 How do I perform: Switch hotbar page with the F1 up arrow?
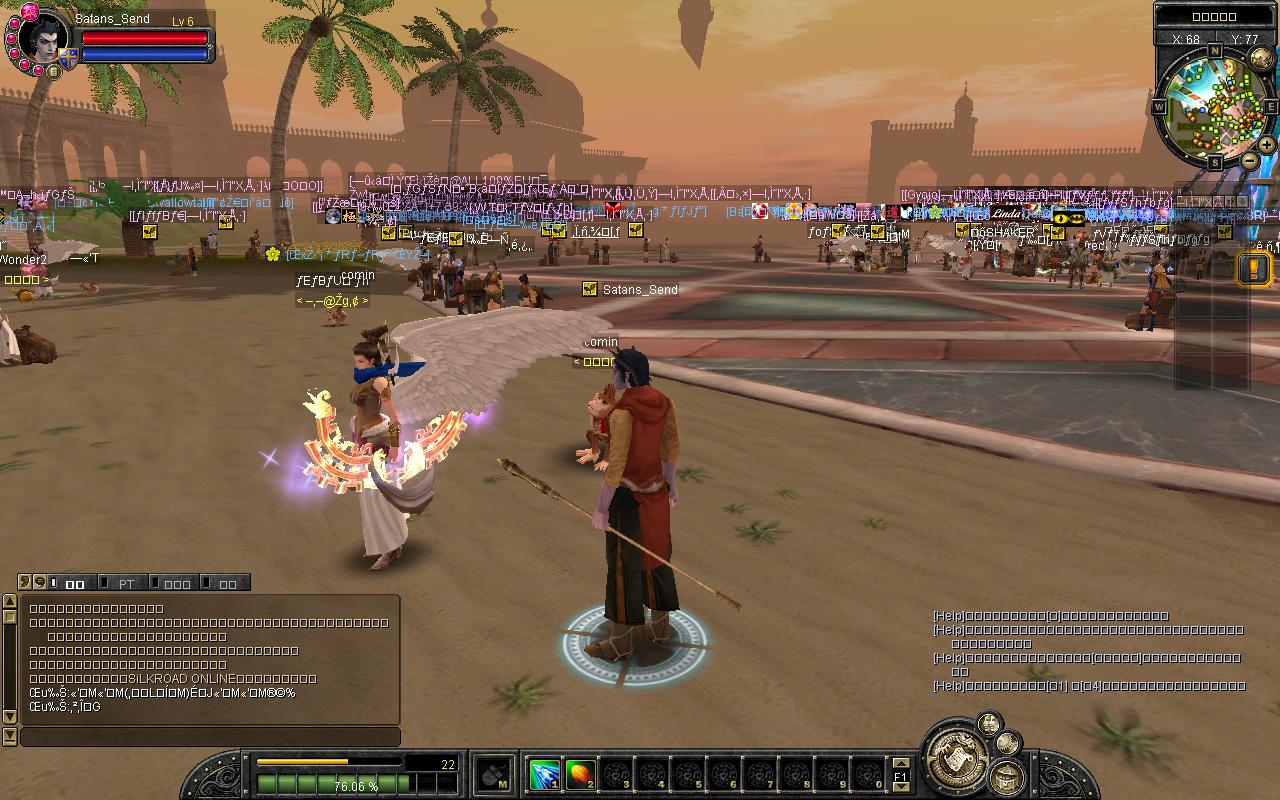pyautogui.click(x=900, y=763)
